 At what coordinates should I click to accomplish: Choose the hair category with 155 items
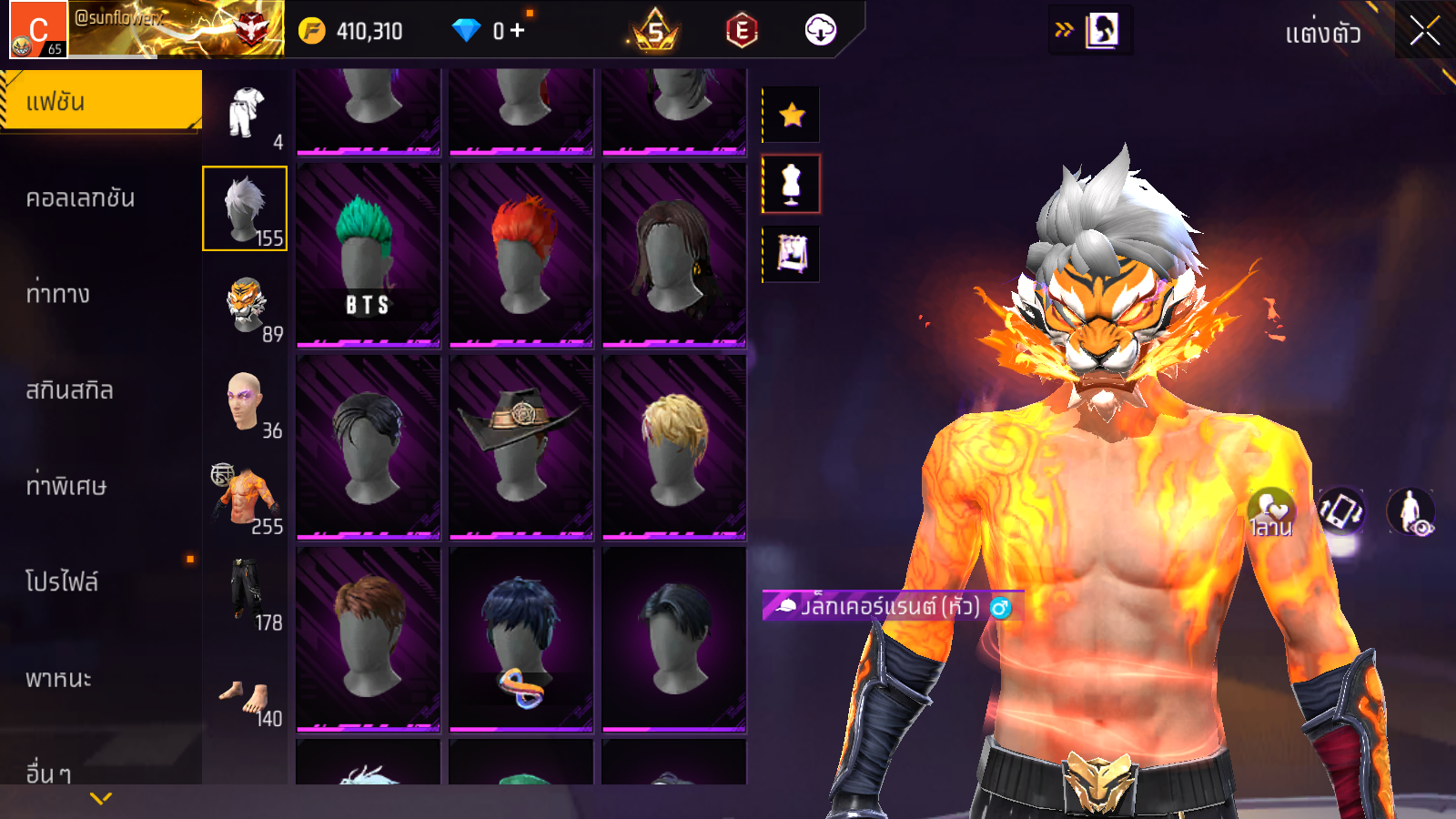tap(245, 208)
